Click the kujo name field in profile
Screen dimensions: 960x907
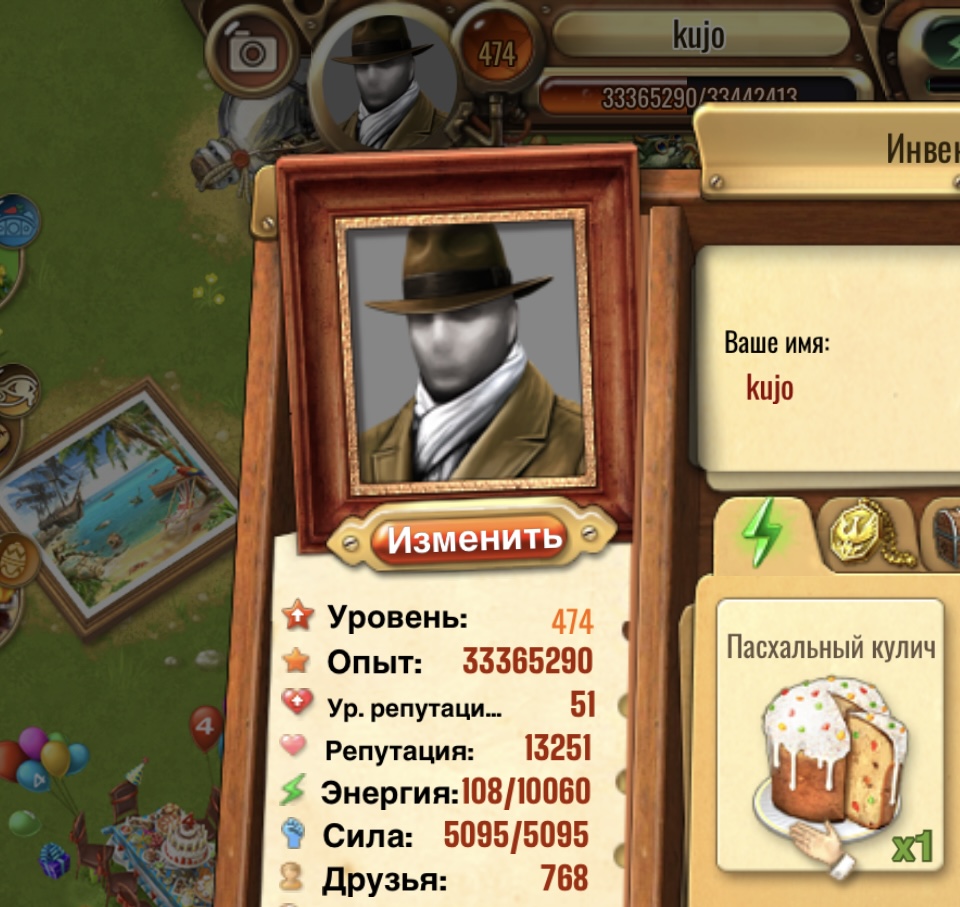coord(770,387)
